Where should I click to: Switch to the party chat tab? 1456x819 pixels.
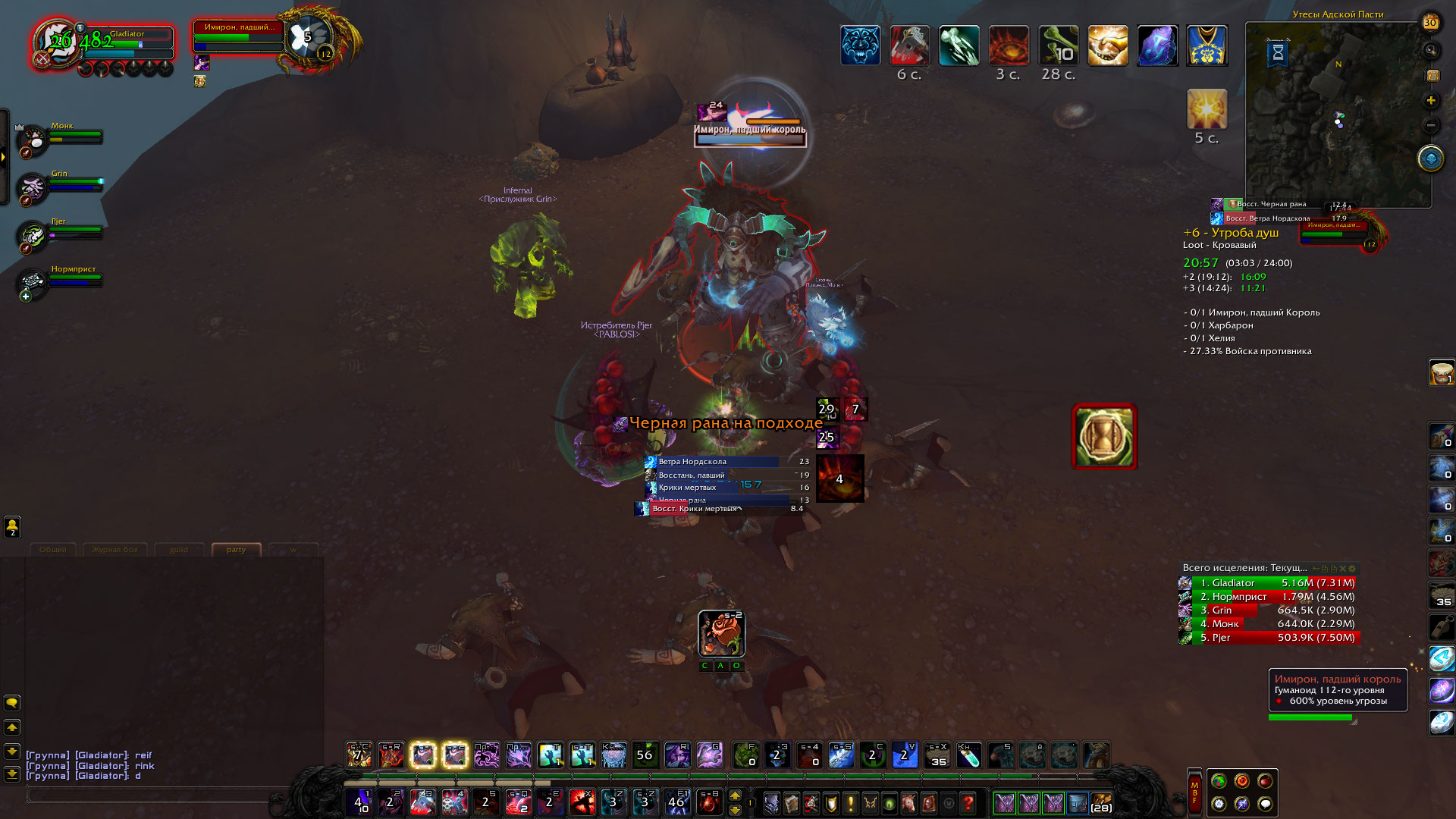(236, 550)
